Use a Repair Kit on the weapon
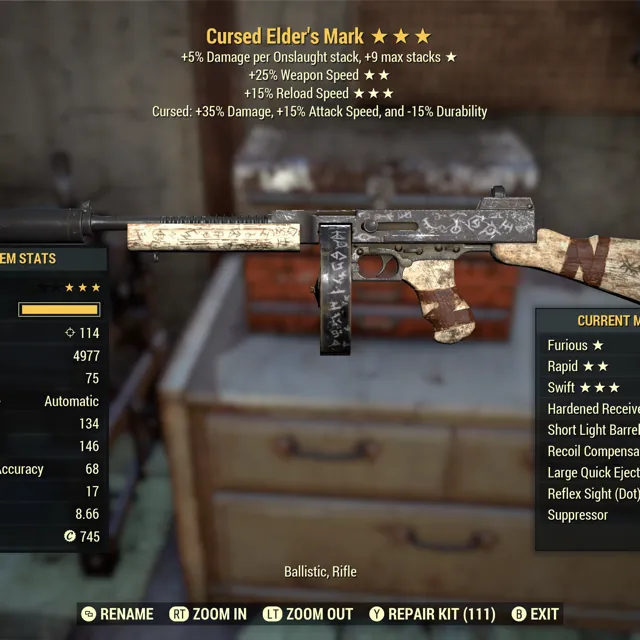The image size is (640, 640). coord(432,614)
